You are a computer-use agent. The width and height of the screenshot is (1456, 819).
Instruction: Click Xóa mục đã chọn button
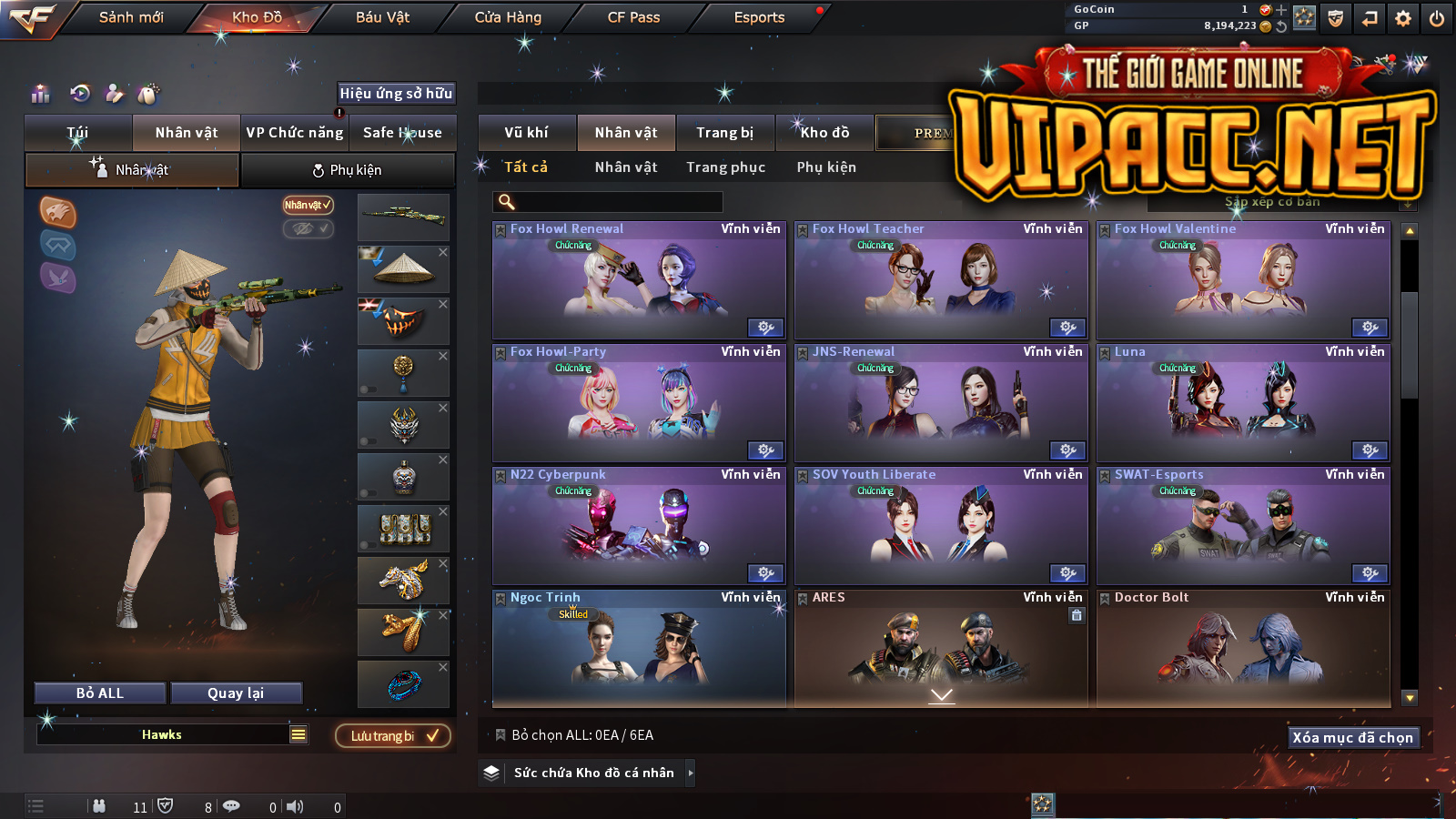tap(1352, 738)
